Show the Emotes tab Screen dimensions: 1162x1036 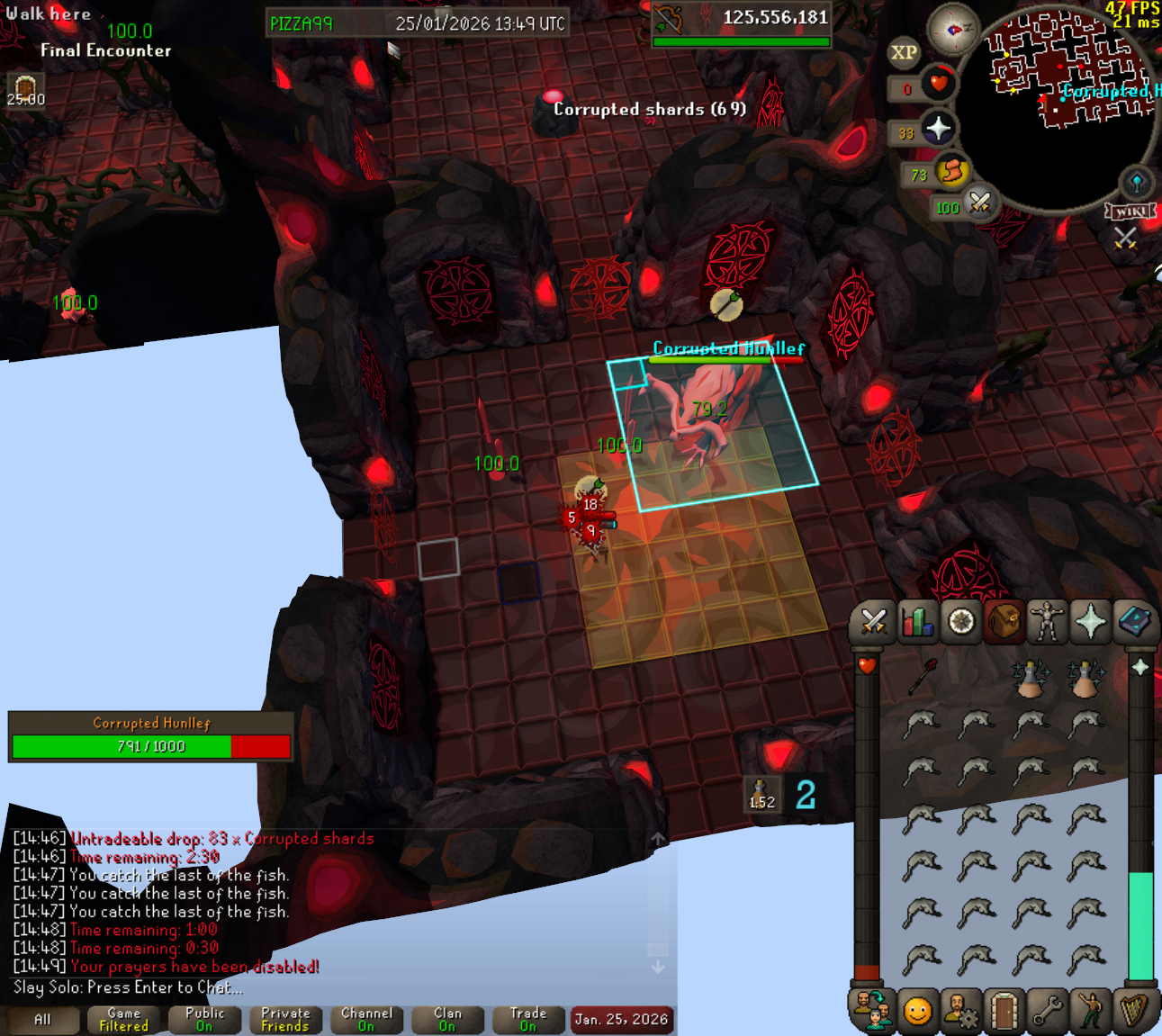click(x=1091, y=1012)
